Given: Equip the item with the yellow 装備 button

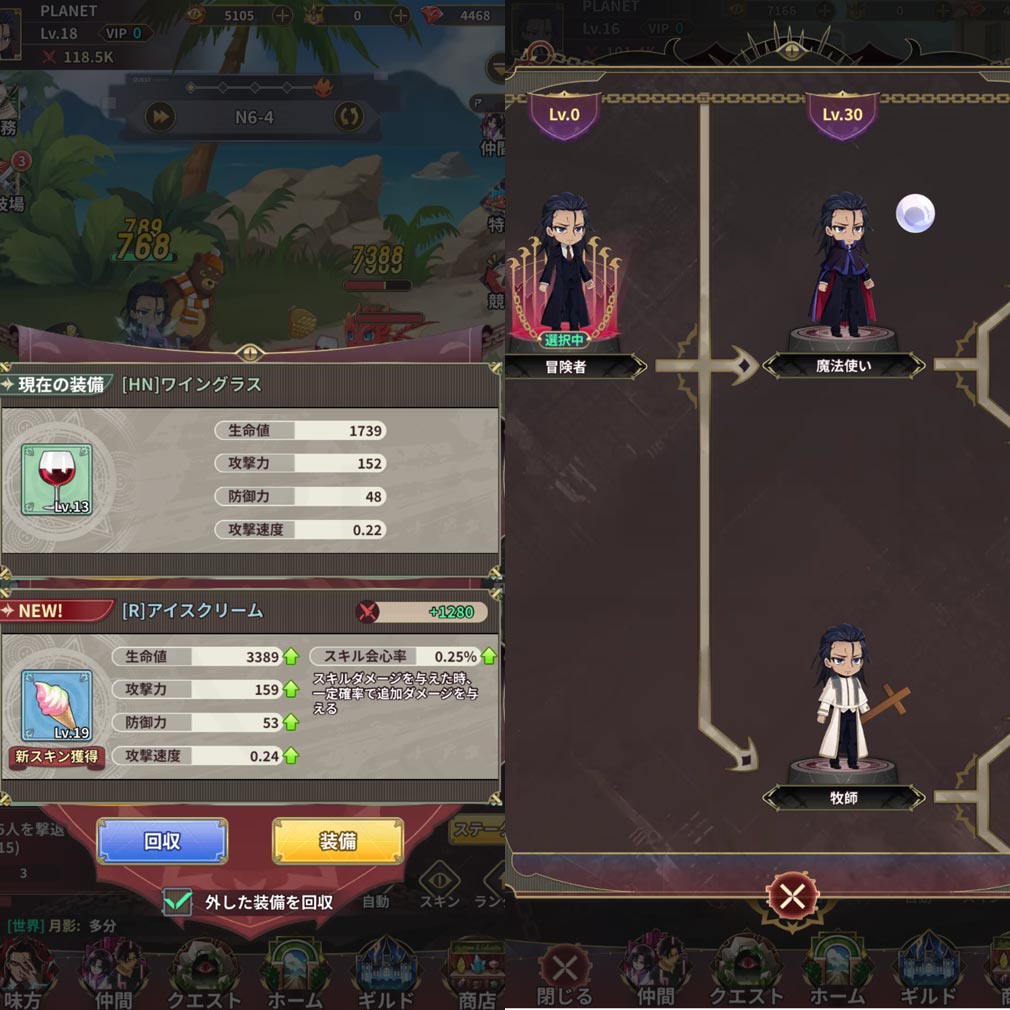Looking at the screenshot, I should [x=338, y=841].
